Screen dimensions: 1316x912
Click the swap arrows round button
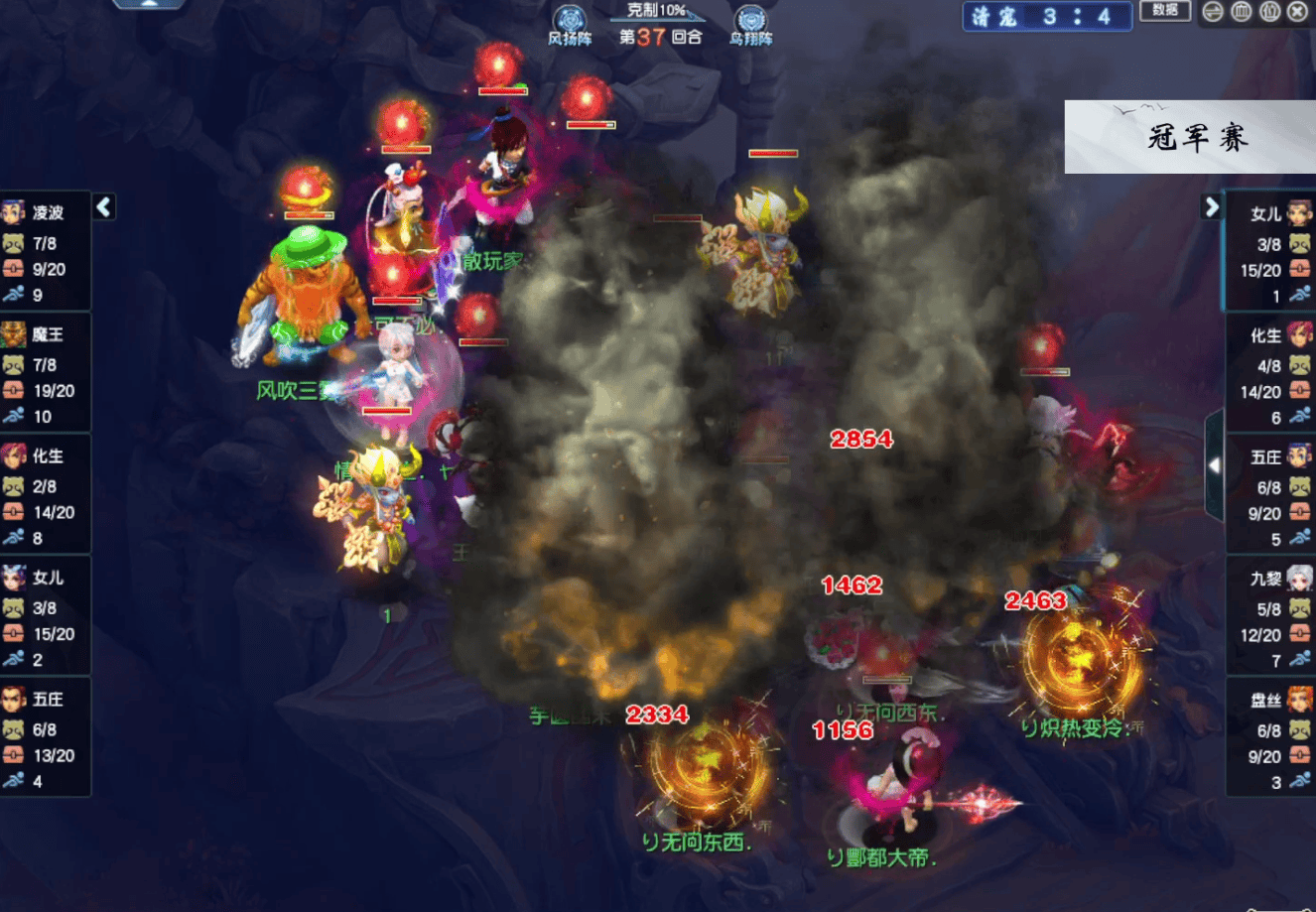coord(1213,12)
